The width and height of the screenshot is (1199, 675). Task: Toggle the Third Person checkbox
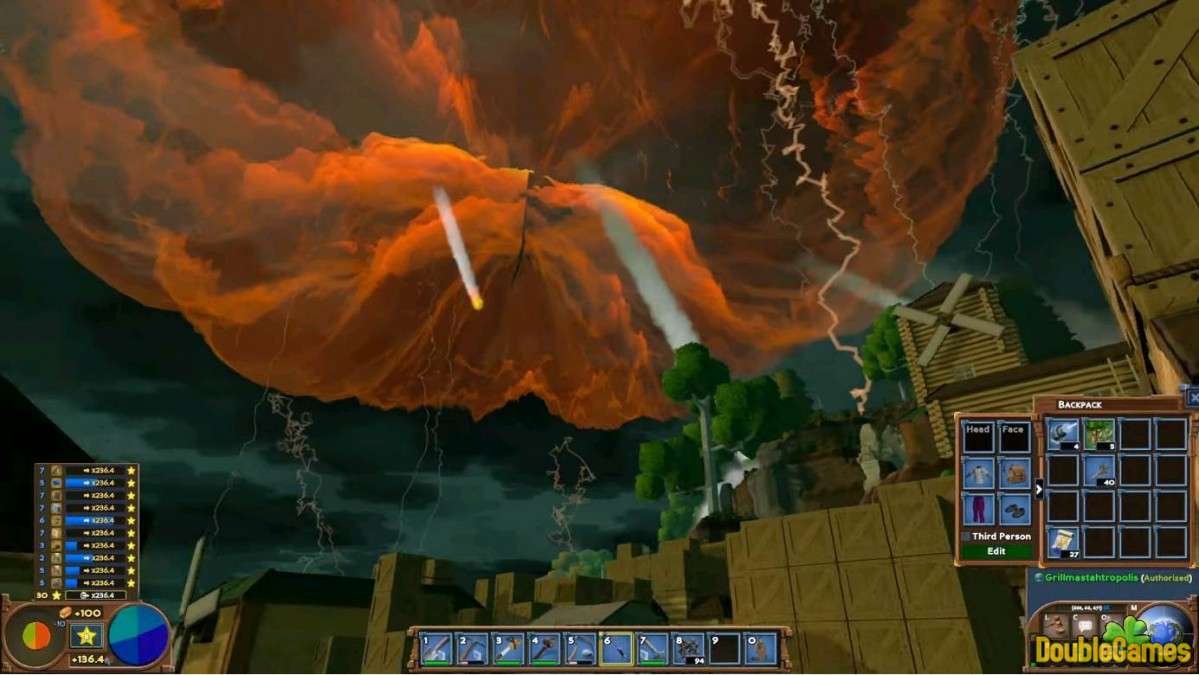(x=966, y=537)
